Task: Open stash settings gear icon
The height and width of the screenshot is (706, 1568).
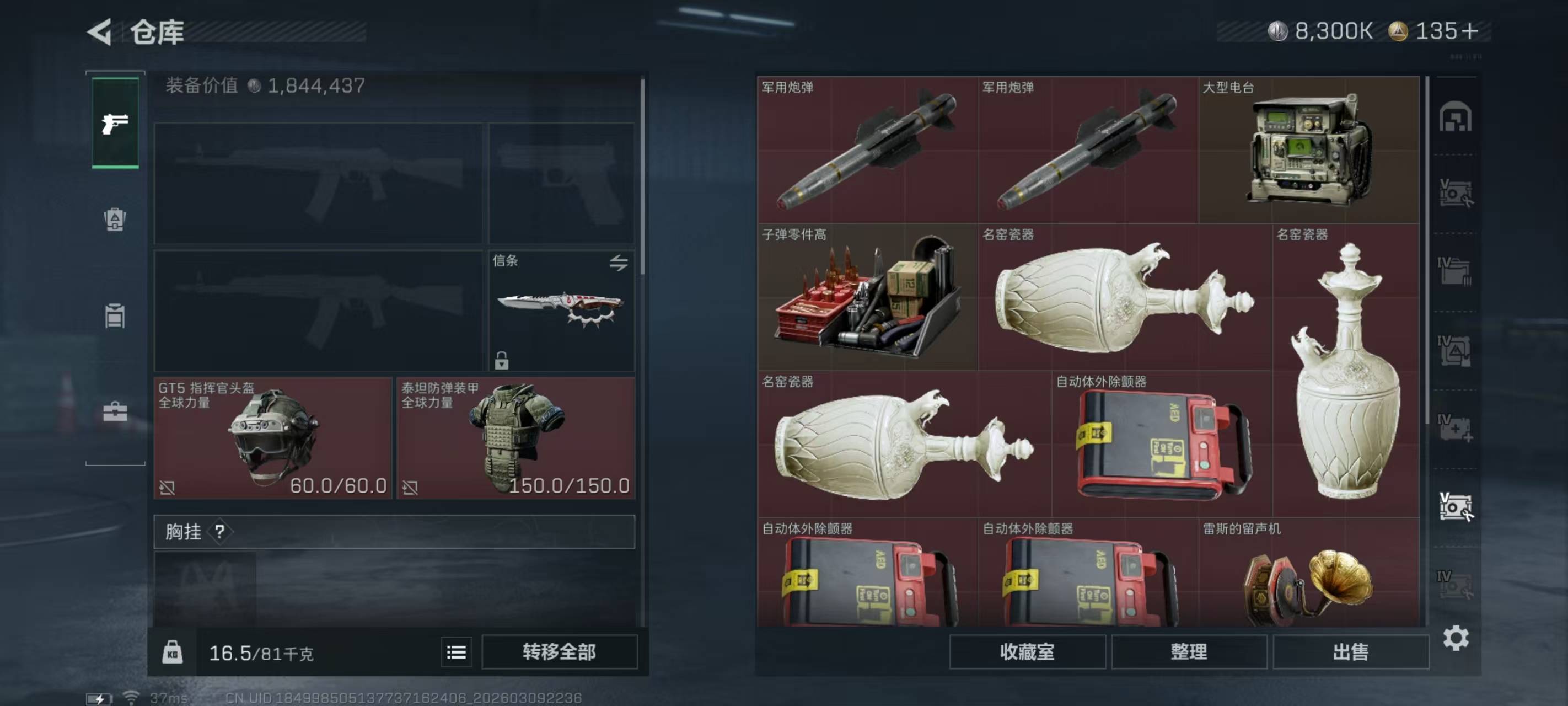Action: click(1456, 638)
